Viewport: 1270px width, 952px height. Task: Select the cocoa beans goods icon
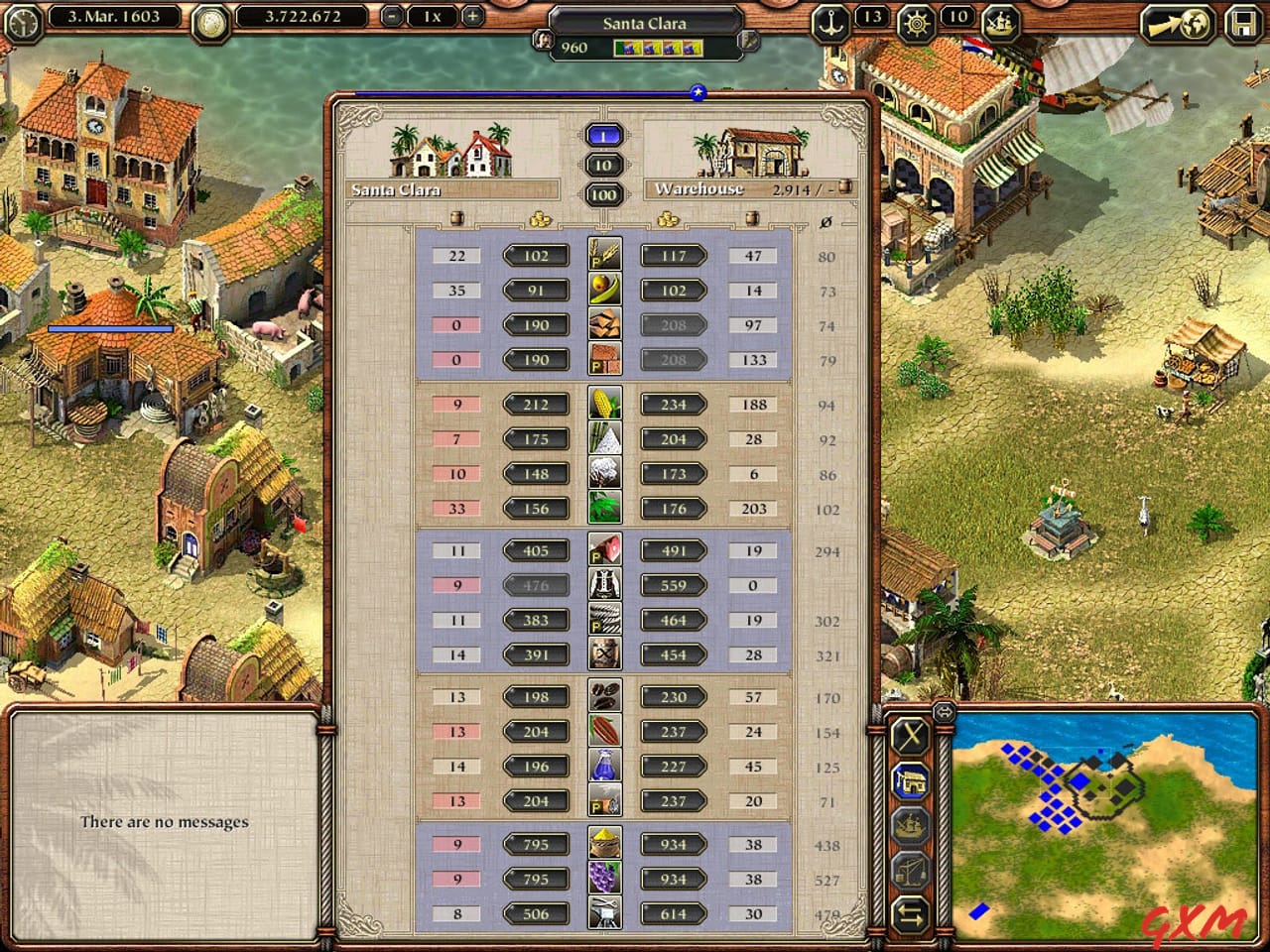click(605, 731)
